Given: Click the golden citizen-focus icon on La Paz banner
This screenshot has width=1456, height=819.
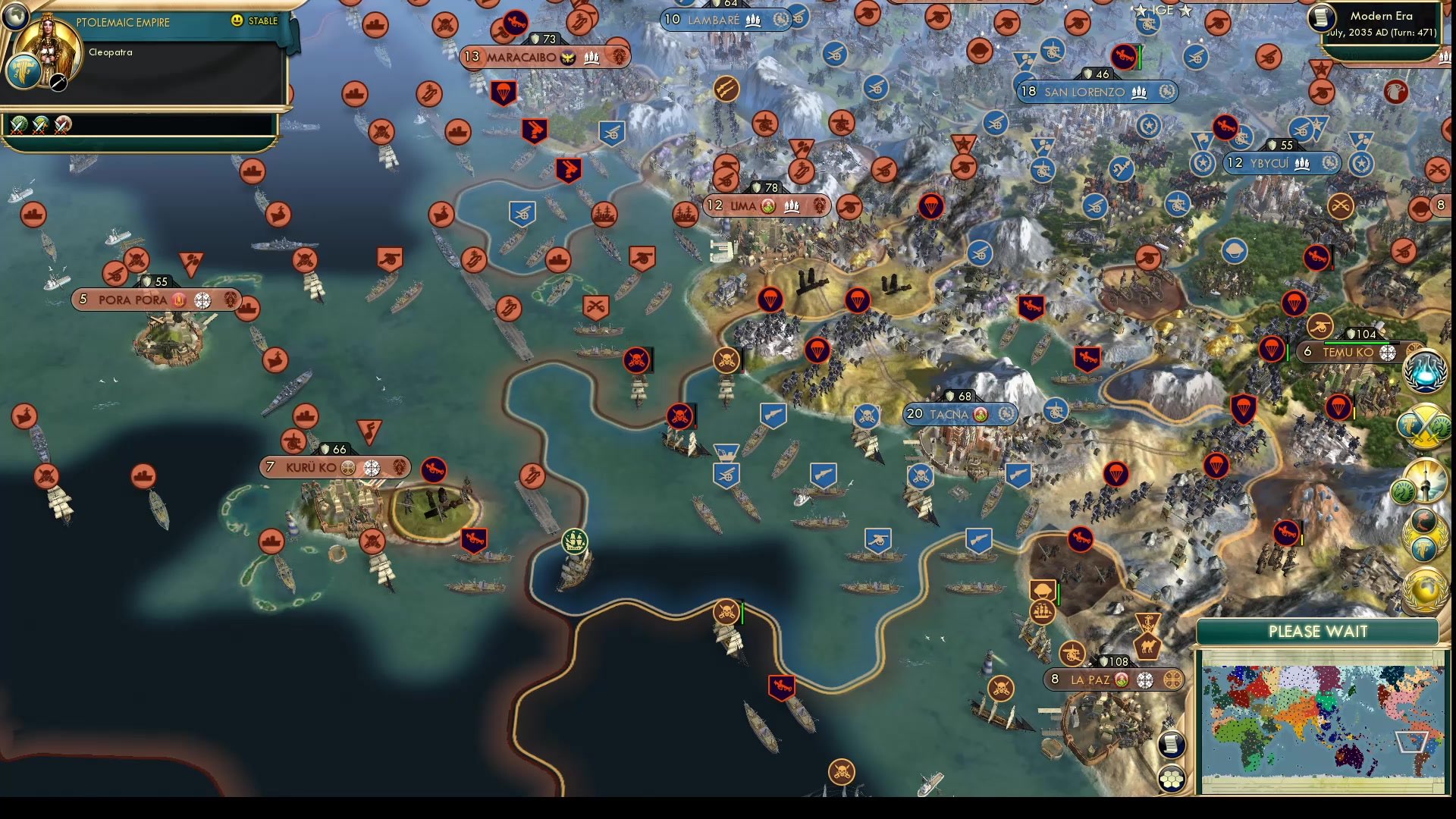Looking at the screenshot, I should pos(1174,680).
